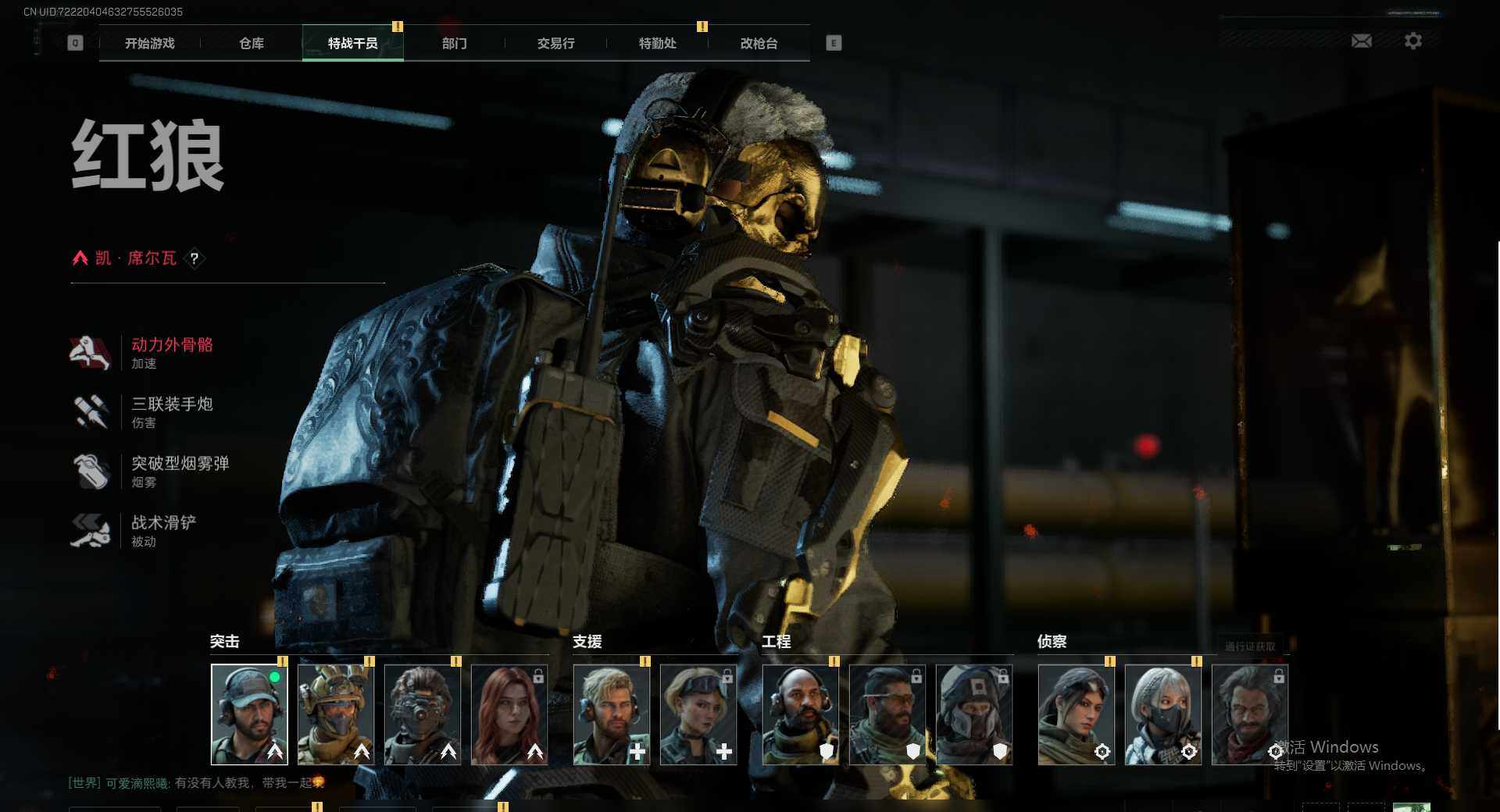This screenshot has width=1500, height=812.
Task: Choose the bald bearded engineer operator
Action: [x=800, y=714]
